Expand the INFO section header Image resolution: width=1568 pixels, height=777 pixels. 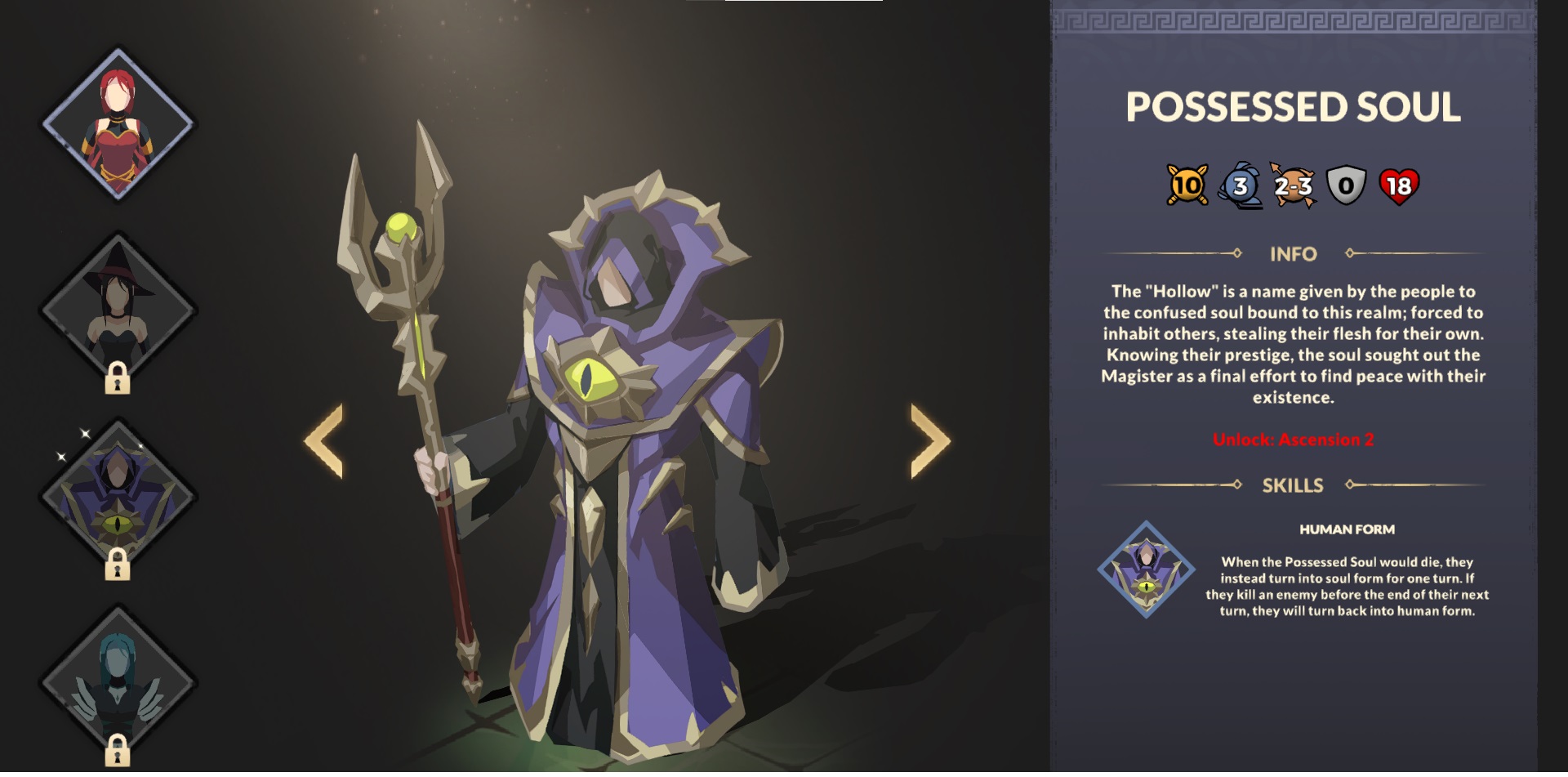(x=1294, y=254)
